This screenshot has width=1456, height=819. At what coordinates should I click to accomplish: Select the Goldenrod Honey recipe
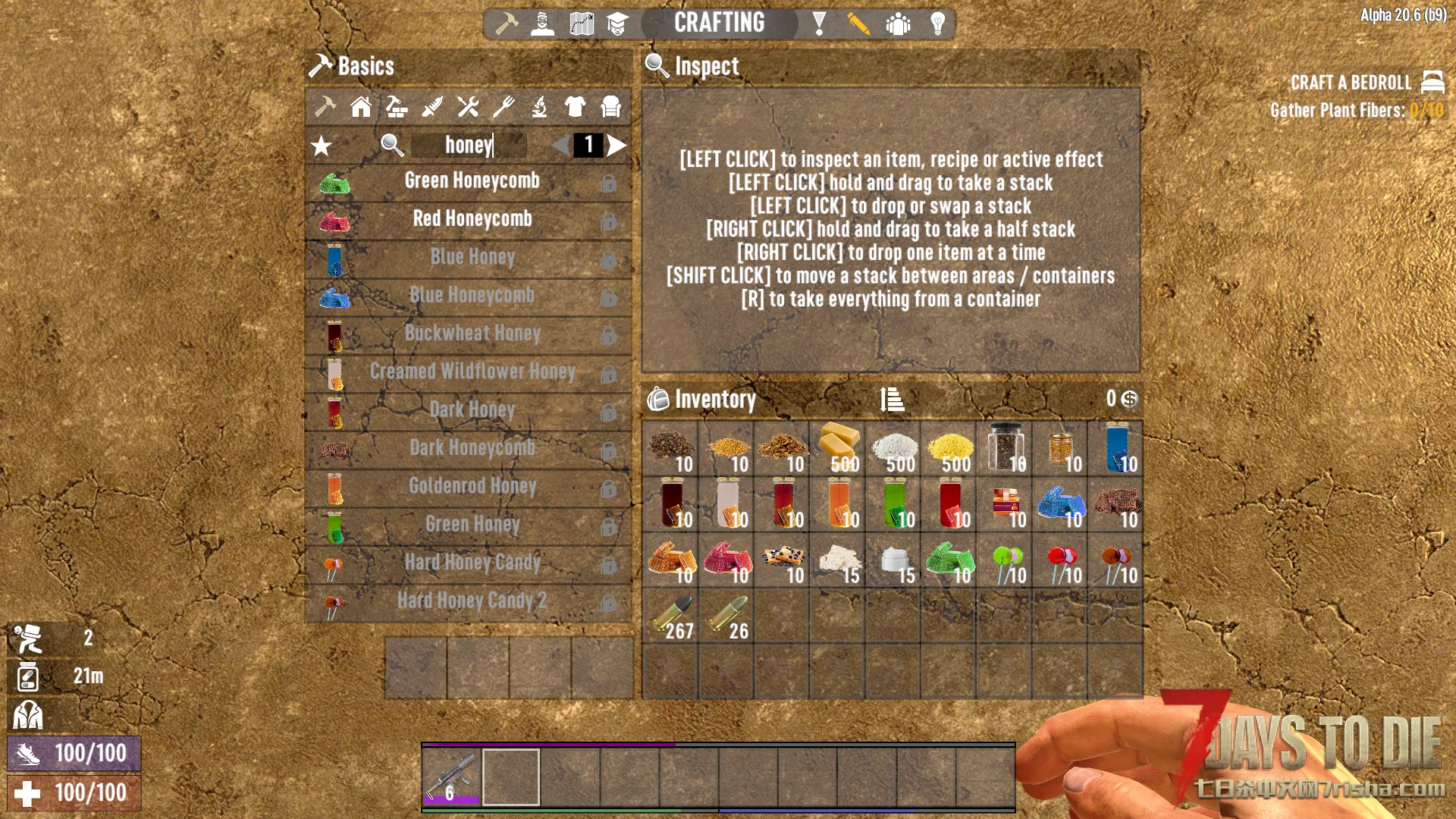click(471, 486)
